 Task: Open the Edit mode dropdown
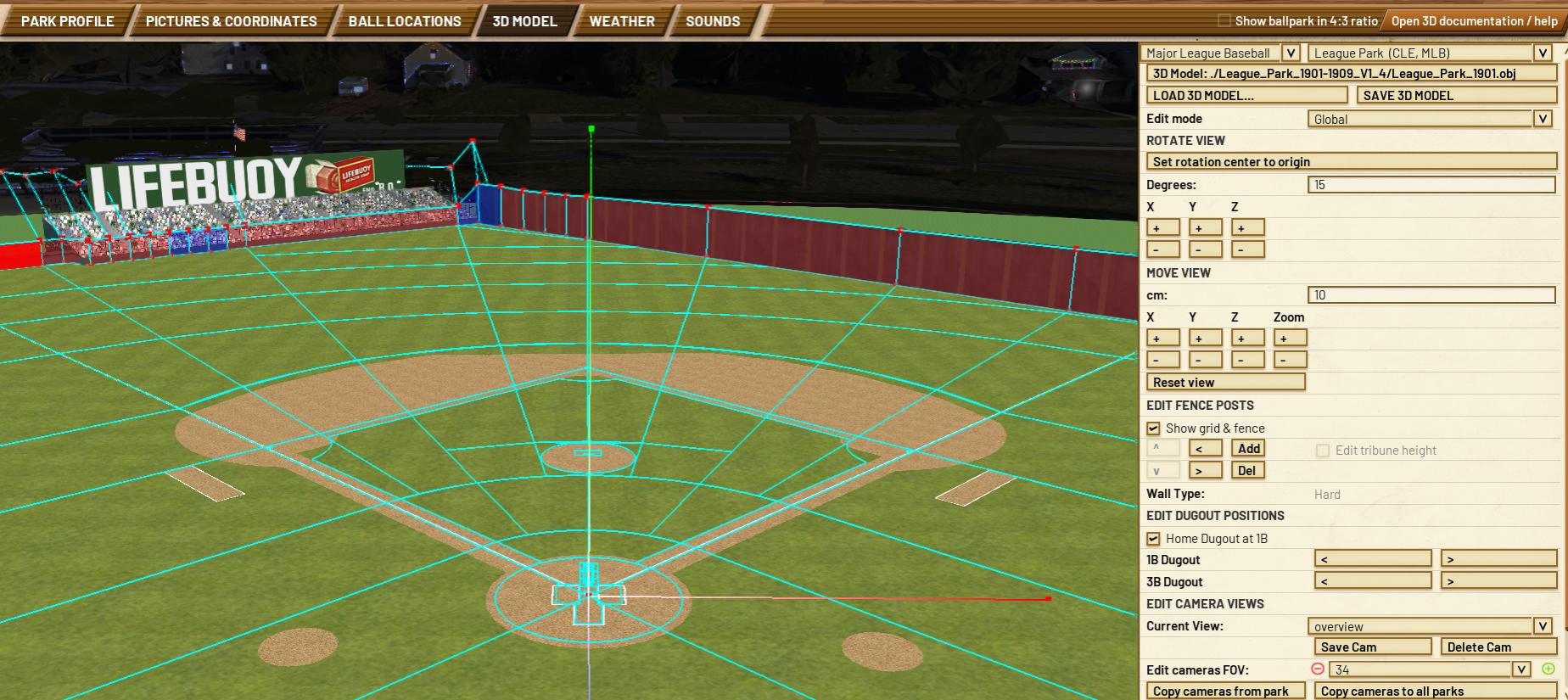pyautogui.click(x=1543, y=119)
